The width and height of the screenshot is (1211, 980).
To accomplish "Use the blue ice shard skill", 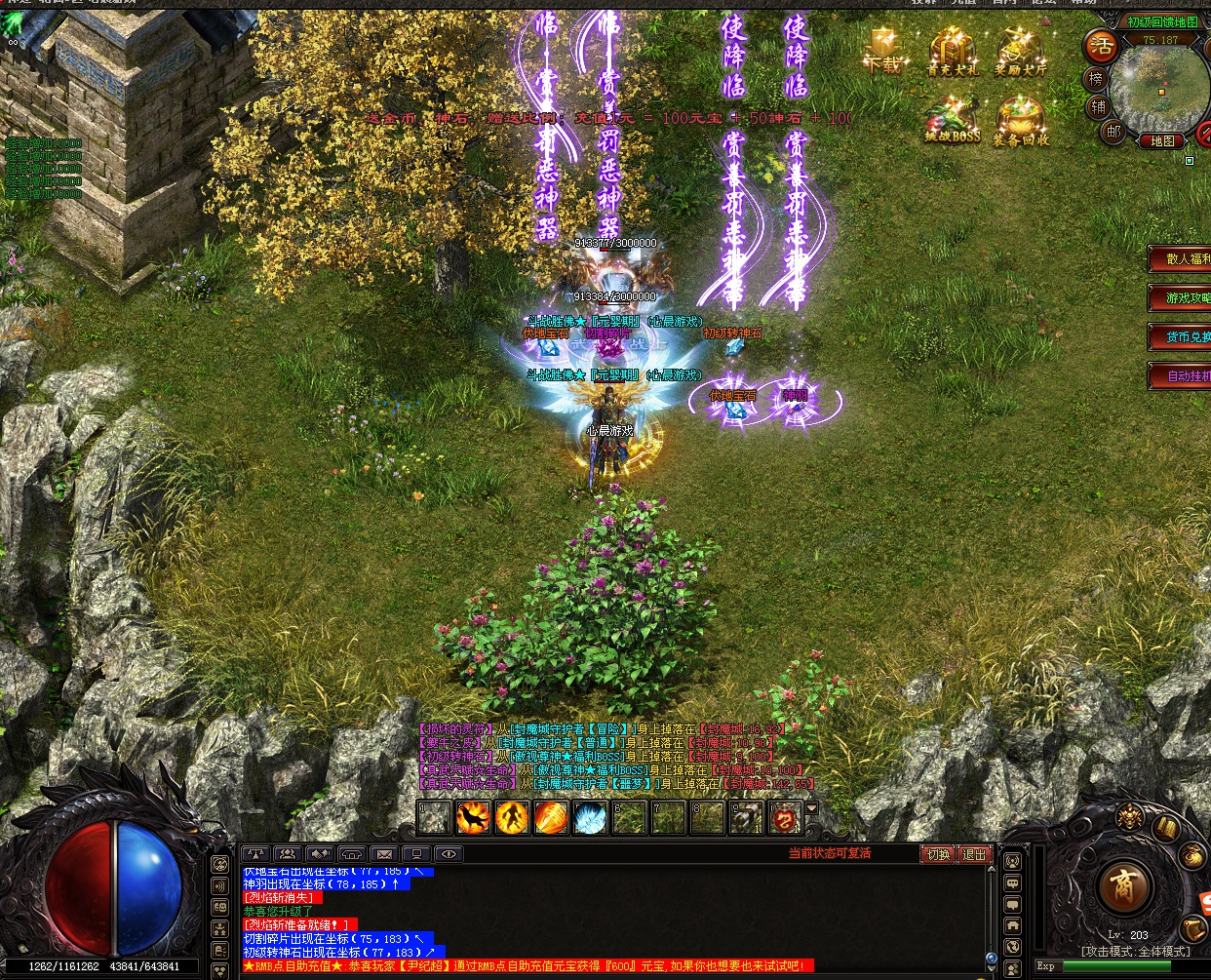I will coord(590,817).
